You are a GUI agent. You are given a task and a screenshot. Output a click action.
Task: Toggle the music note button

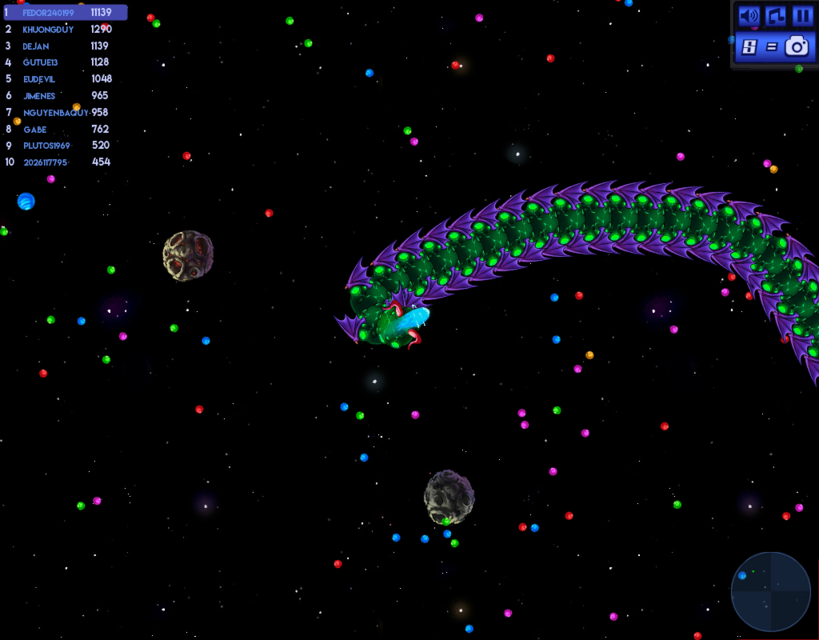pos(776,16)
